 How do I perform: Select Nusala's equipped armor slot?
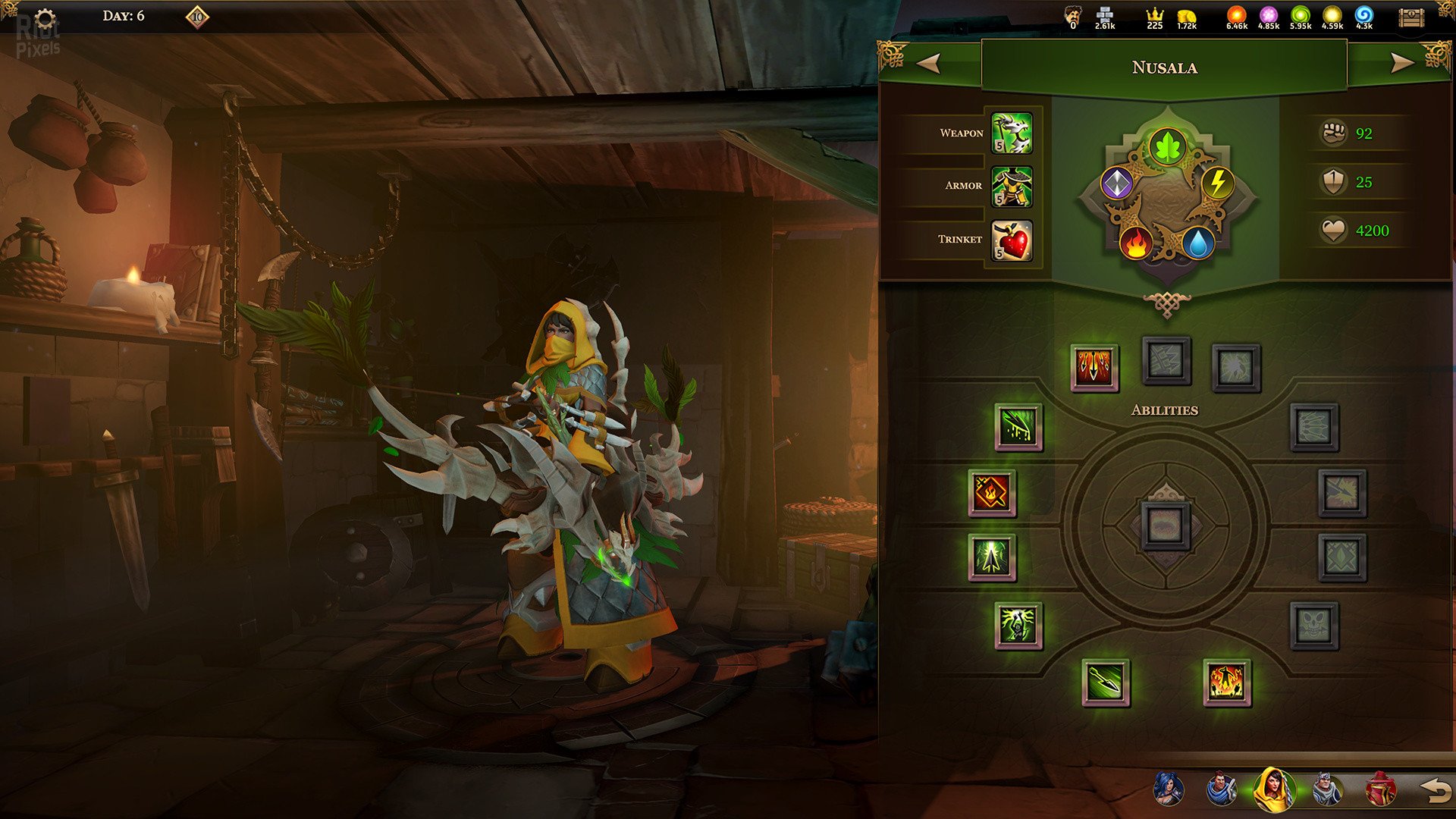(1012, 187)
